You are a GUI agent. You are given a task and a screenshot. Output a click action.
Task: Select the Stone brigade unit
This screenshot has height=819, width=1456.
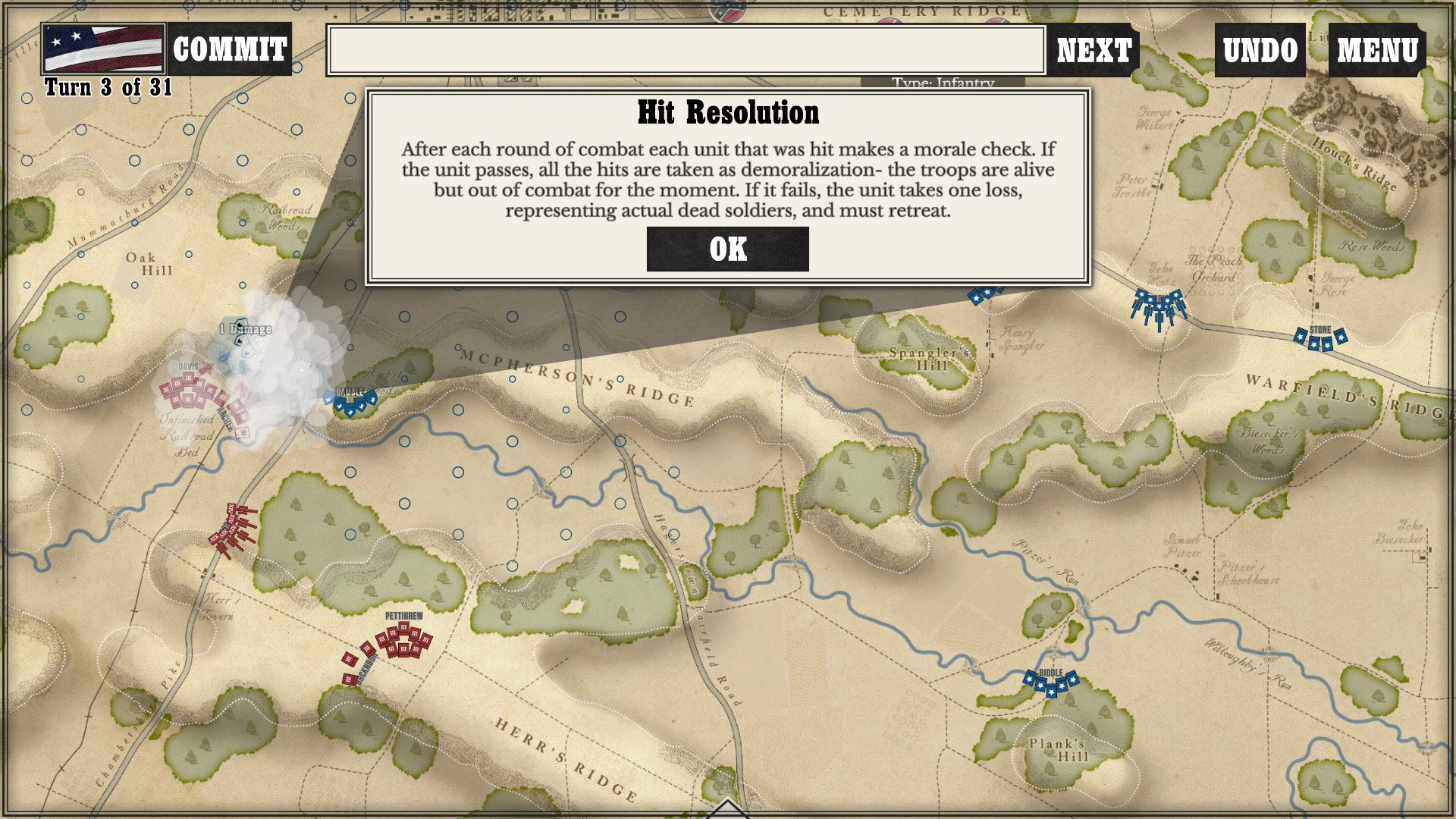1320,340
